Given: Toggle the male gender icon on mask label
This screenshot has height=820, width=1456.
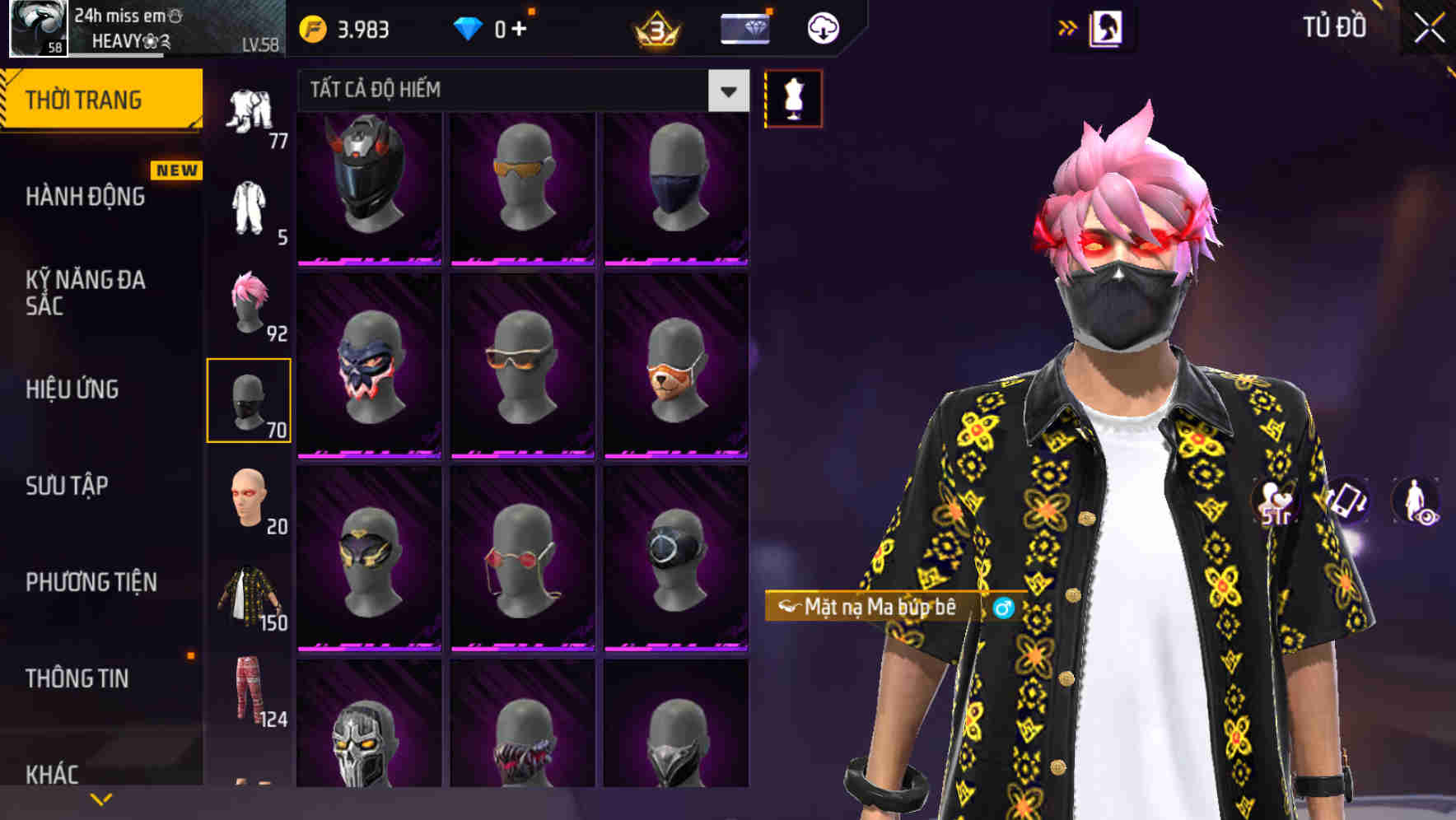Looking at the screenshot, I should [x=1003, y=608].
